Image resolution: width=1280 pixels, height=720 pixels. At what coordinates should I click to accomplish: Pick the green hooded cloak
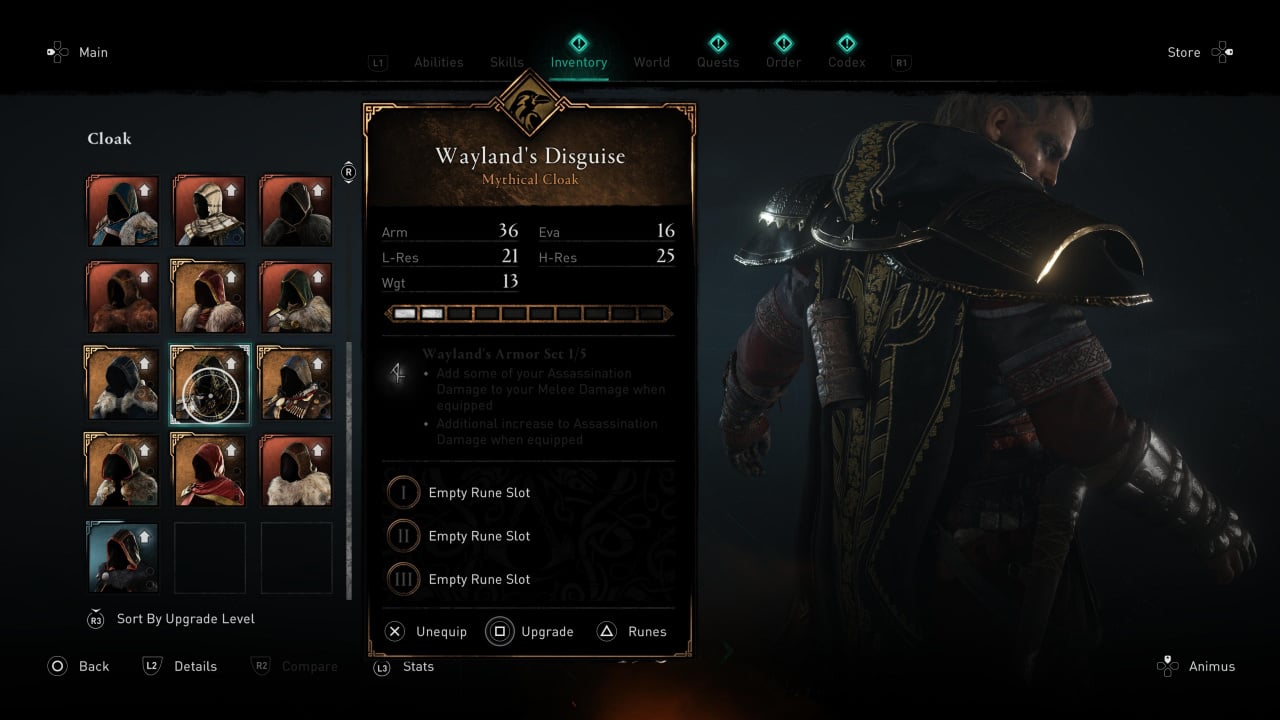pyautogui.click(x=296, y=297)
